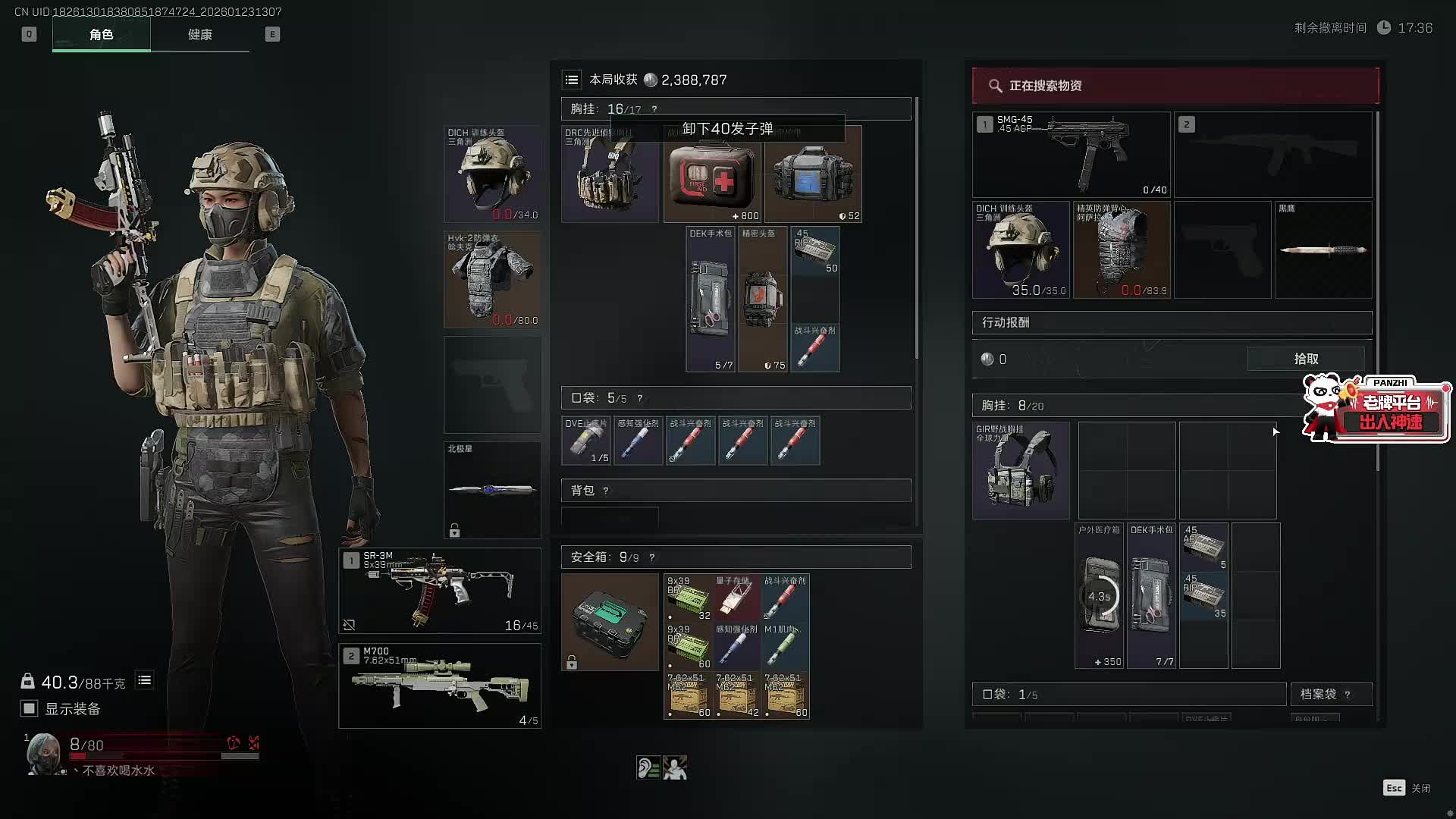Select the 精密头盔 item in chest rig
This screenshot has height=819, width=1456.
point(763,300)
